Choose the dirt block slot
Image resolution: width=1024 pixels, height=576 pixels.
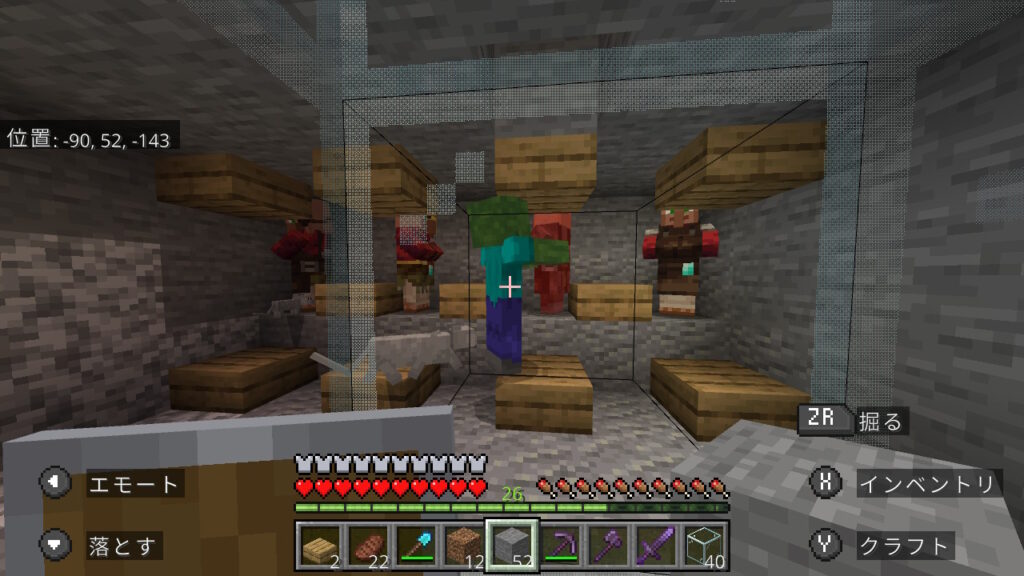(464, 545)
